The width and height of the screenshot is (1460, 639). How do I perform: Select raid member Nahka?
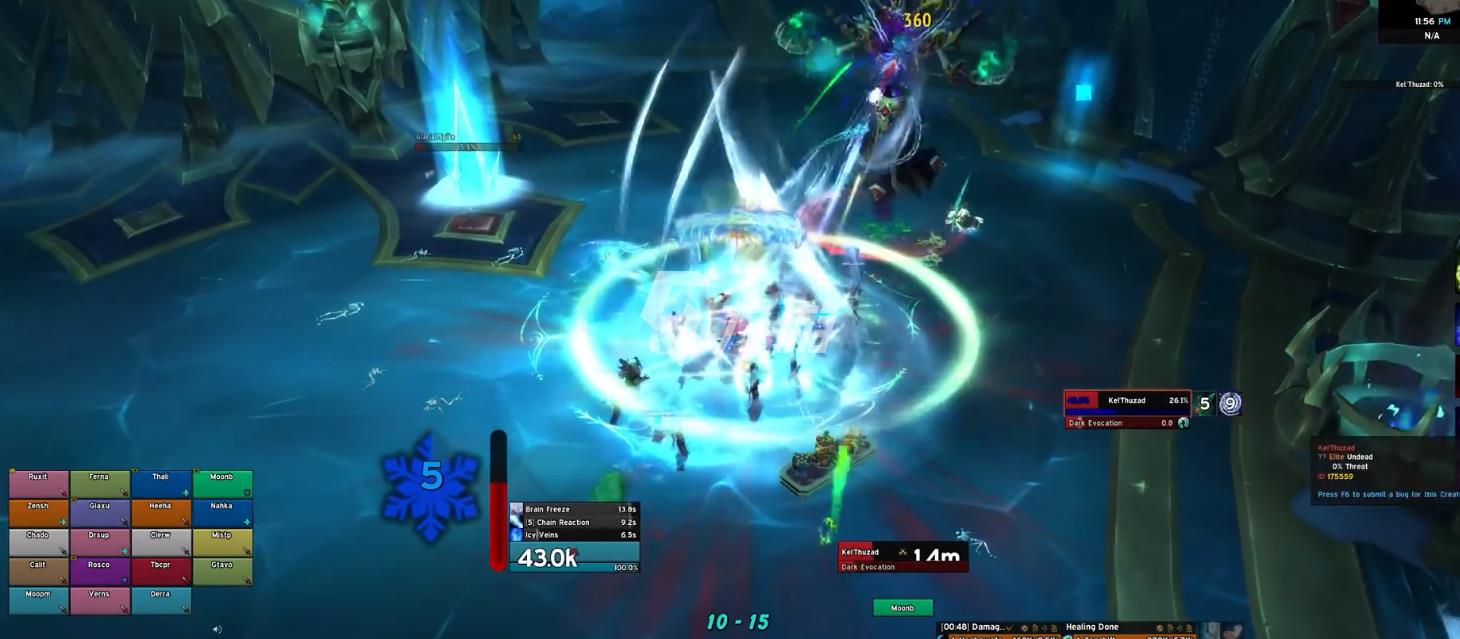222,513
